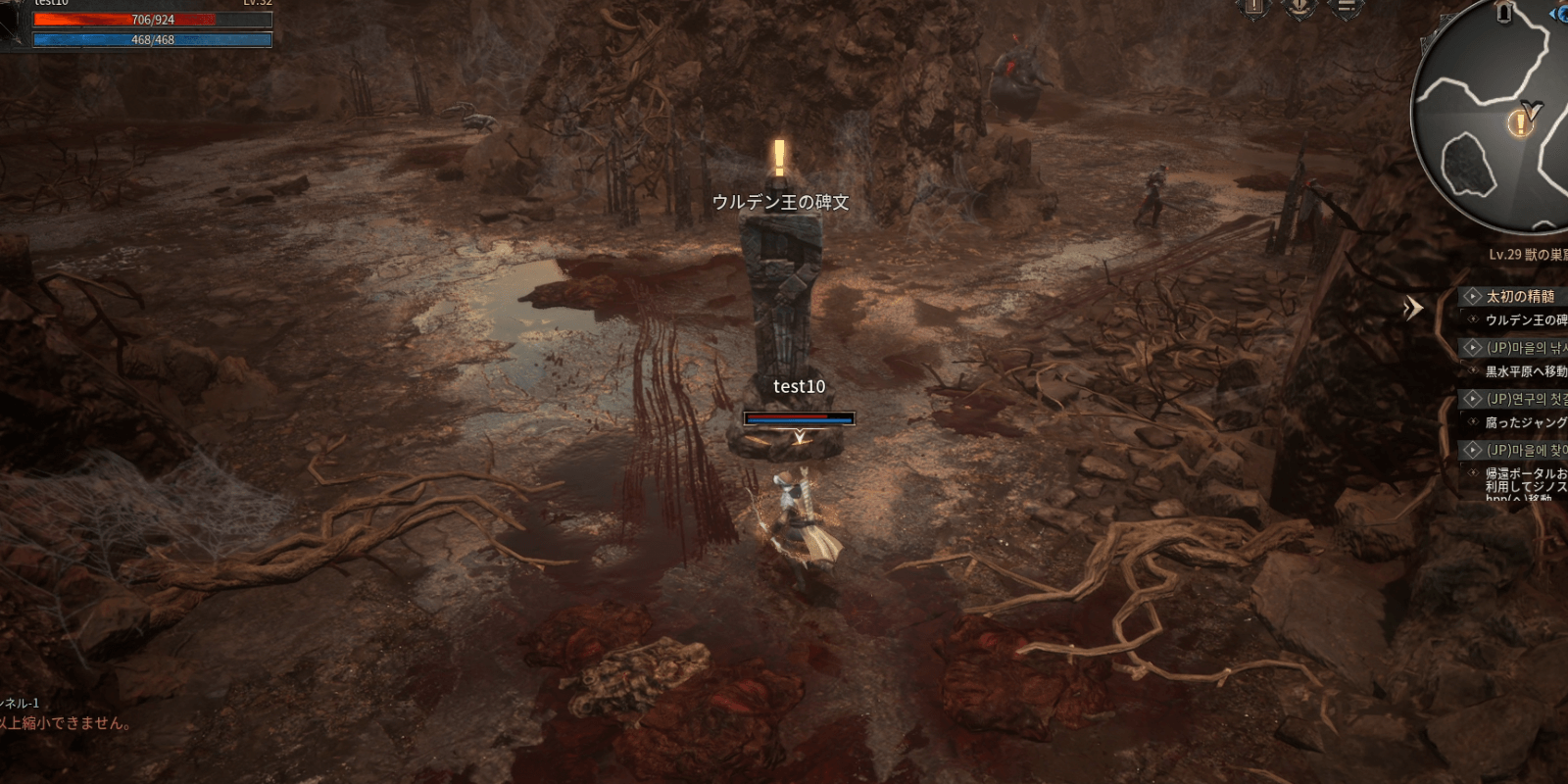
Task: Click the middle diamond icon in the top bar
Action: pyautogui.click(x=1300, y=8)
